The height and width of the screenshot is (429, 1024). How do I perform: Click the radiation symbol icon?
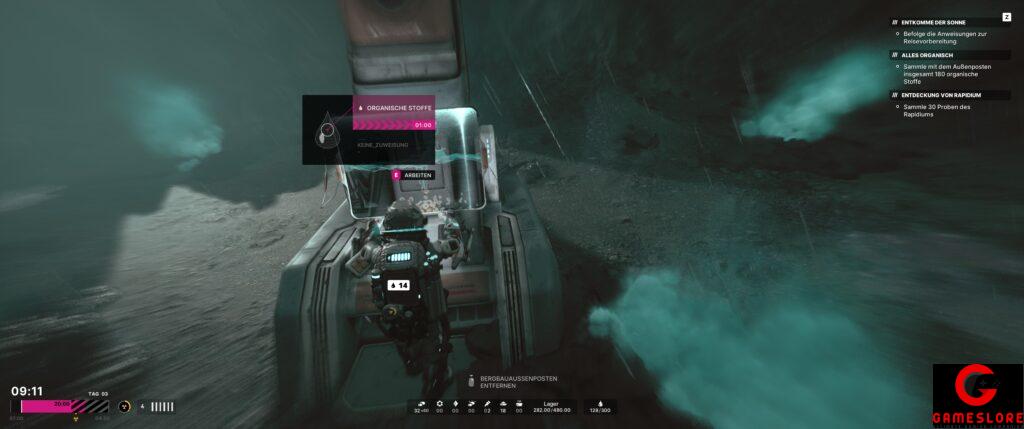124,406
